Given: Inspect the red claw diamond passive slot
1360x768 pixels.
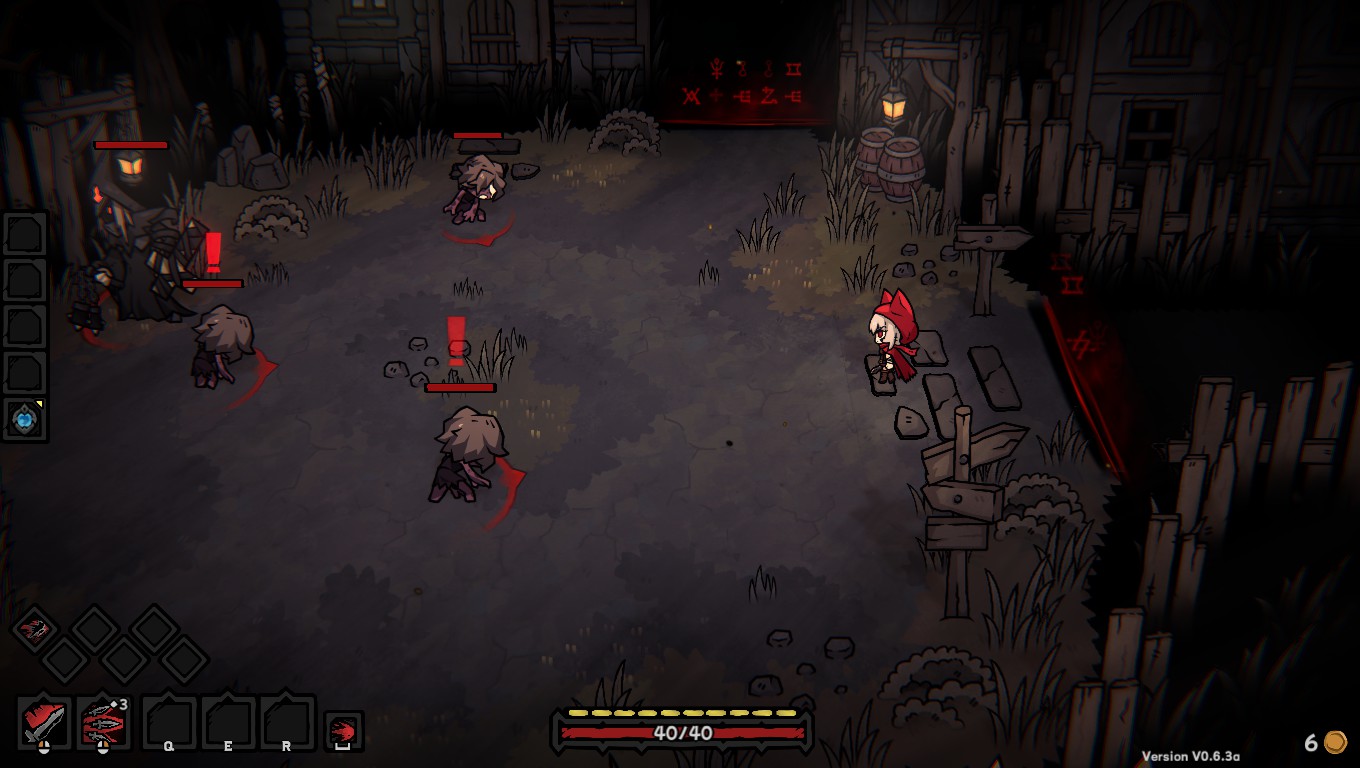Looking at the screenshot, I should pyautogui.click(x=36, y=629).
